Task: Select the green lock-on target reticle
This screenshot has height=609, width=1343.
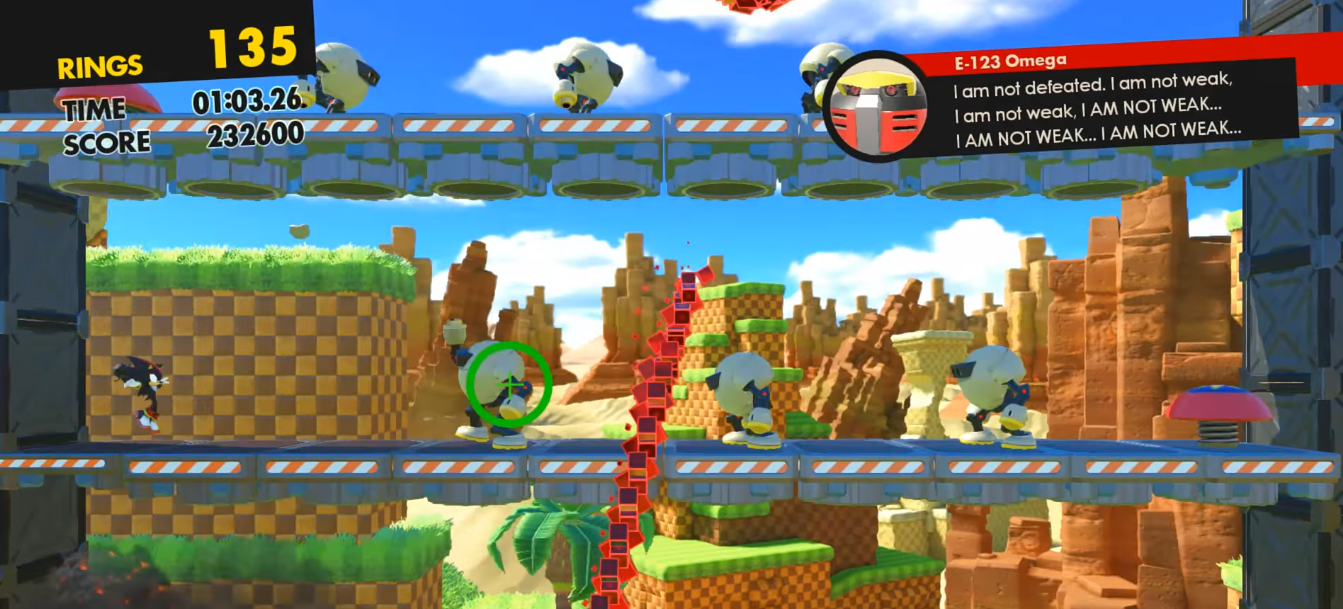Action: [510, 384]
